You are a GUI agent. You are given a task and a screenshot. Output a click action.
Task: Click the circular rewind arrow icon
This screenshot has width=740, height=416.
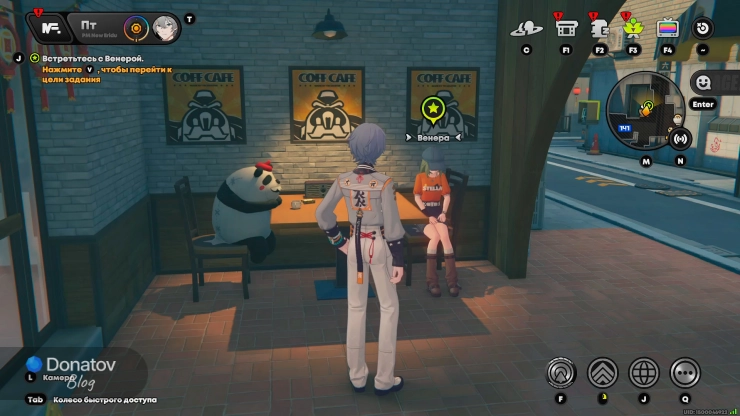click(x=703, y=28)
